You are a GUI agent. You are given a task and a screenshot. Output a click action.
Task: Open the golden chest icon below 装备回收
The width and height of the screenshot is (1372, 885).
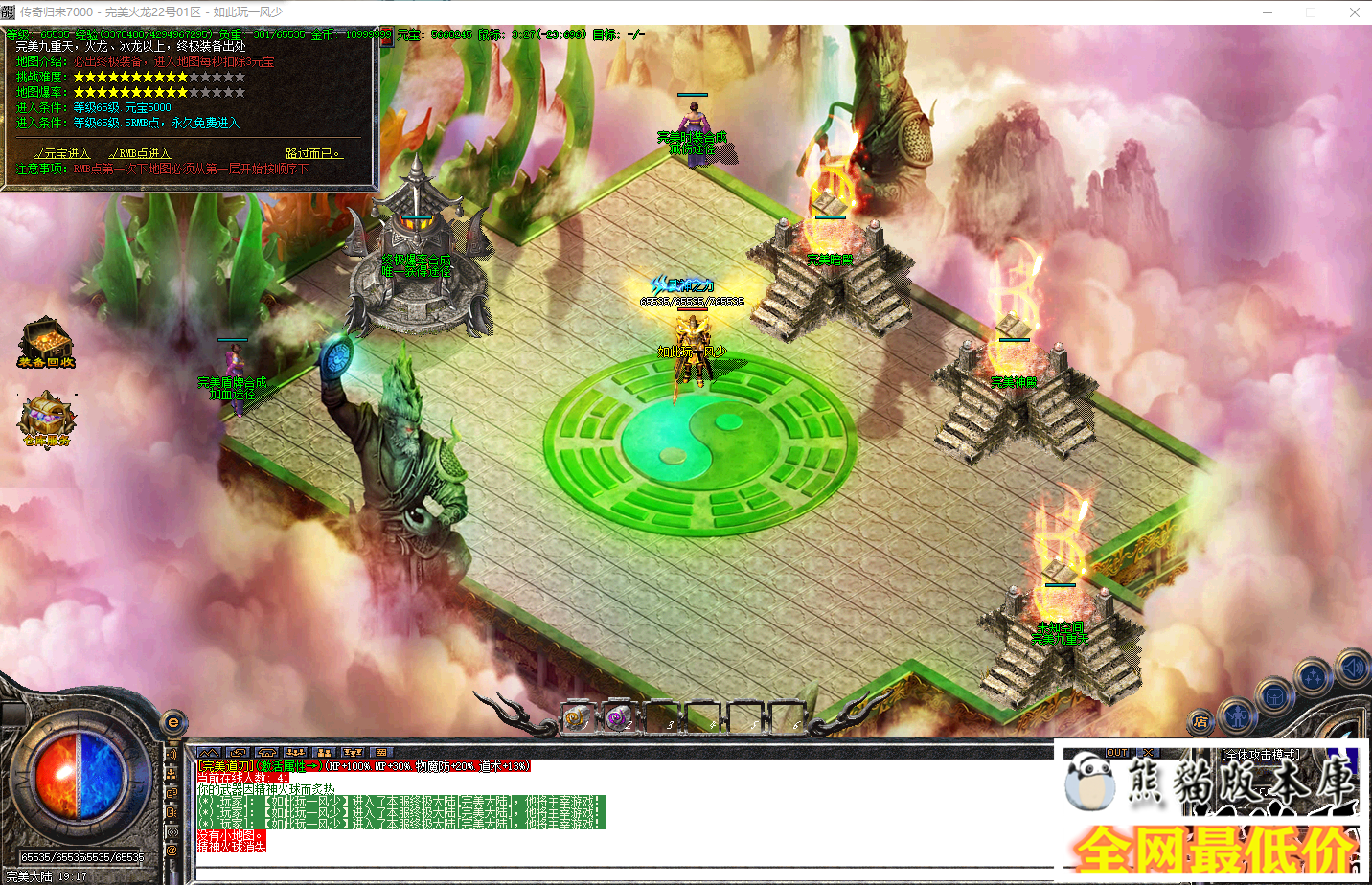[45, 414]
